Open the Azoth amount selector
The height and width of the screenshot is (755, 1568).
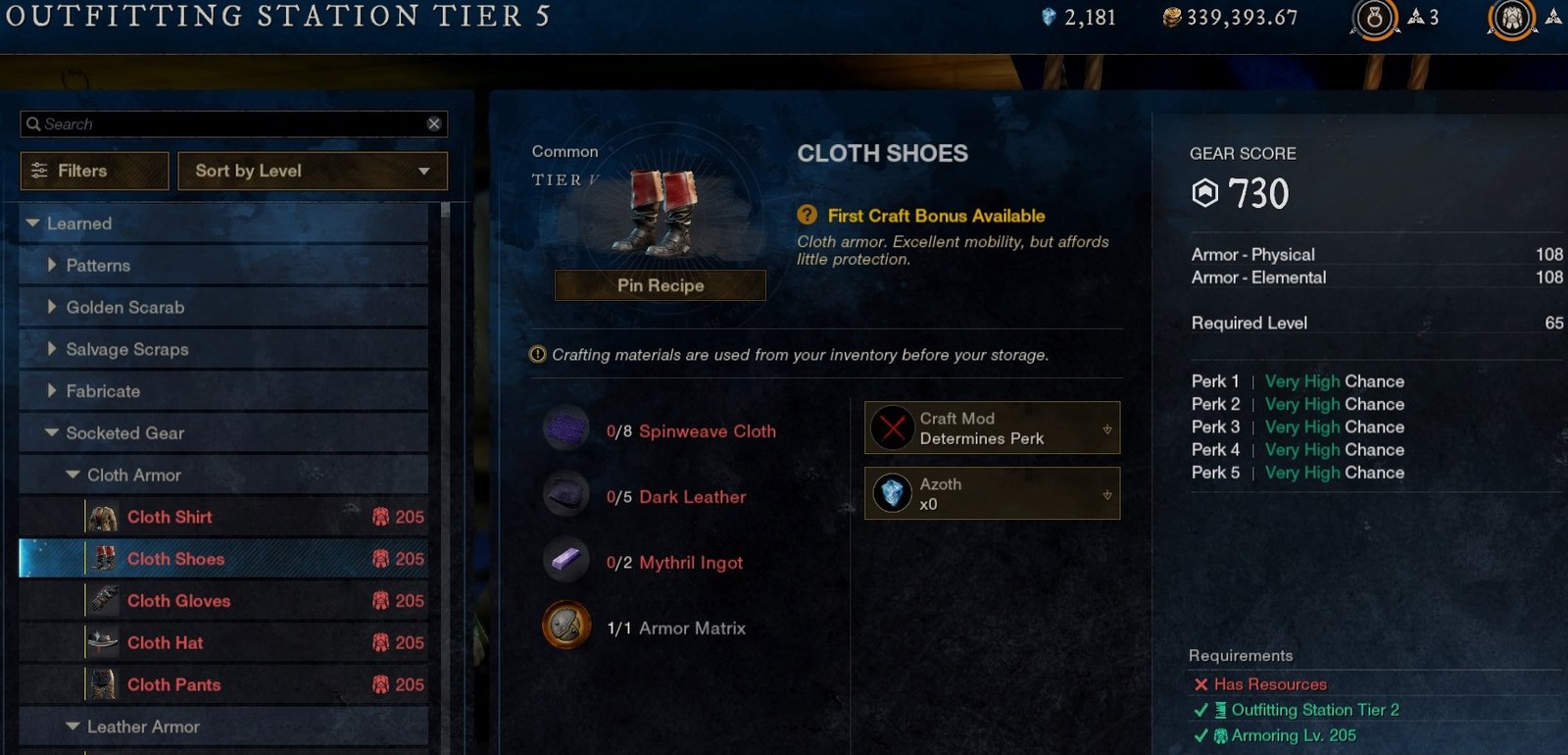coord(992,493)
